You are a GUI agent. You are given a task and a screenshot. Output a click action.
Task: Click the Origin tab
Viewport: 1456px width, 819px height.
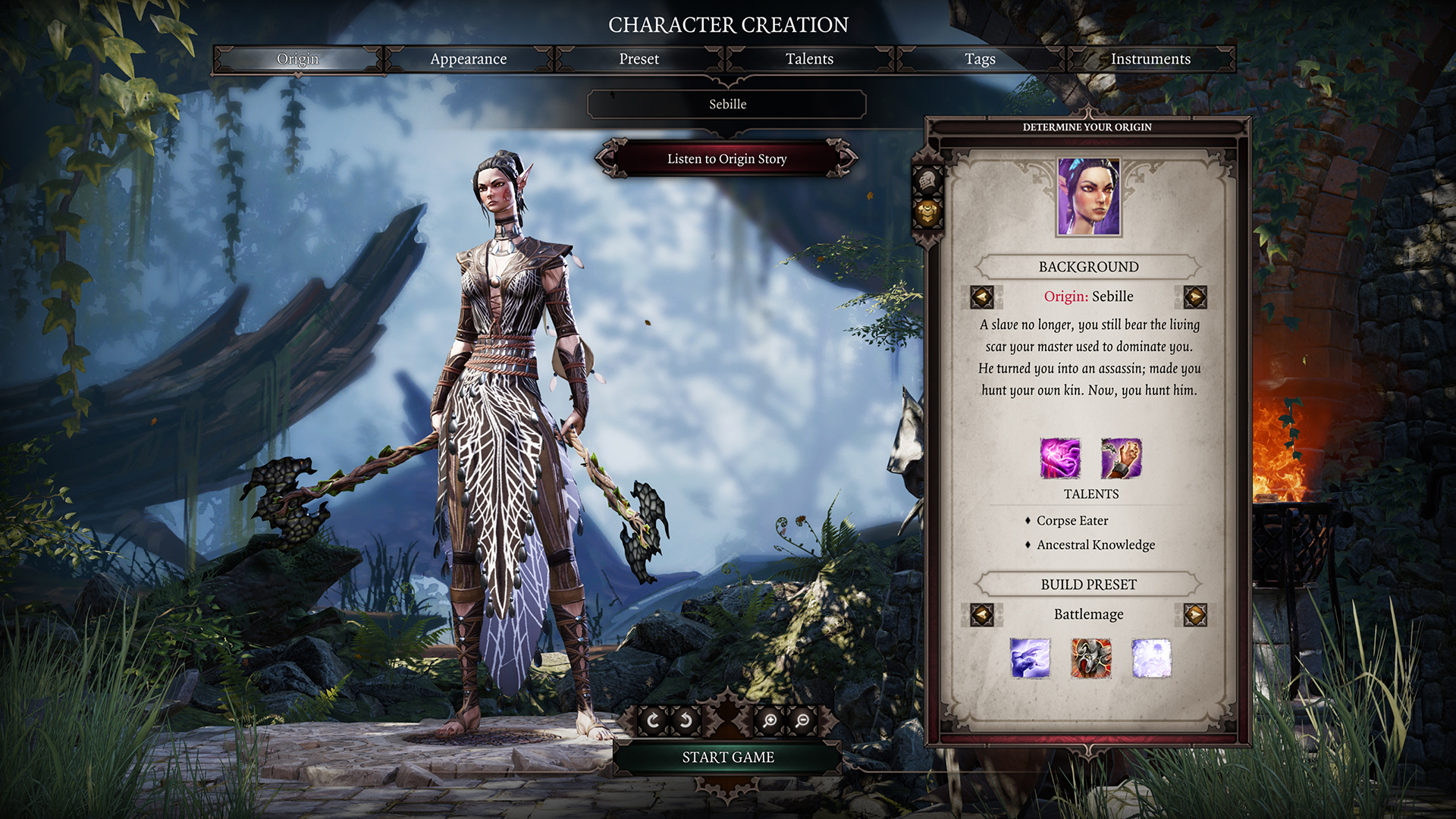point(297,59)
